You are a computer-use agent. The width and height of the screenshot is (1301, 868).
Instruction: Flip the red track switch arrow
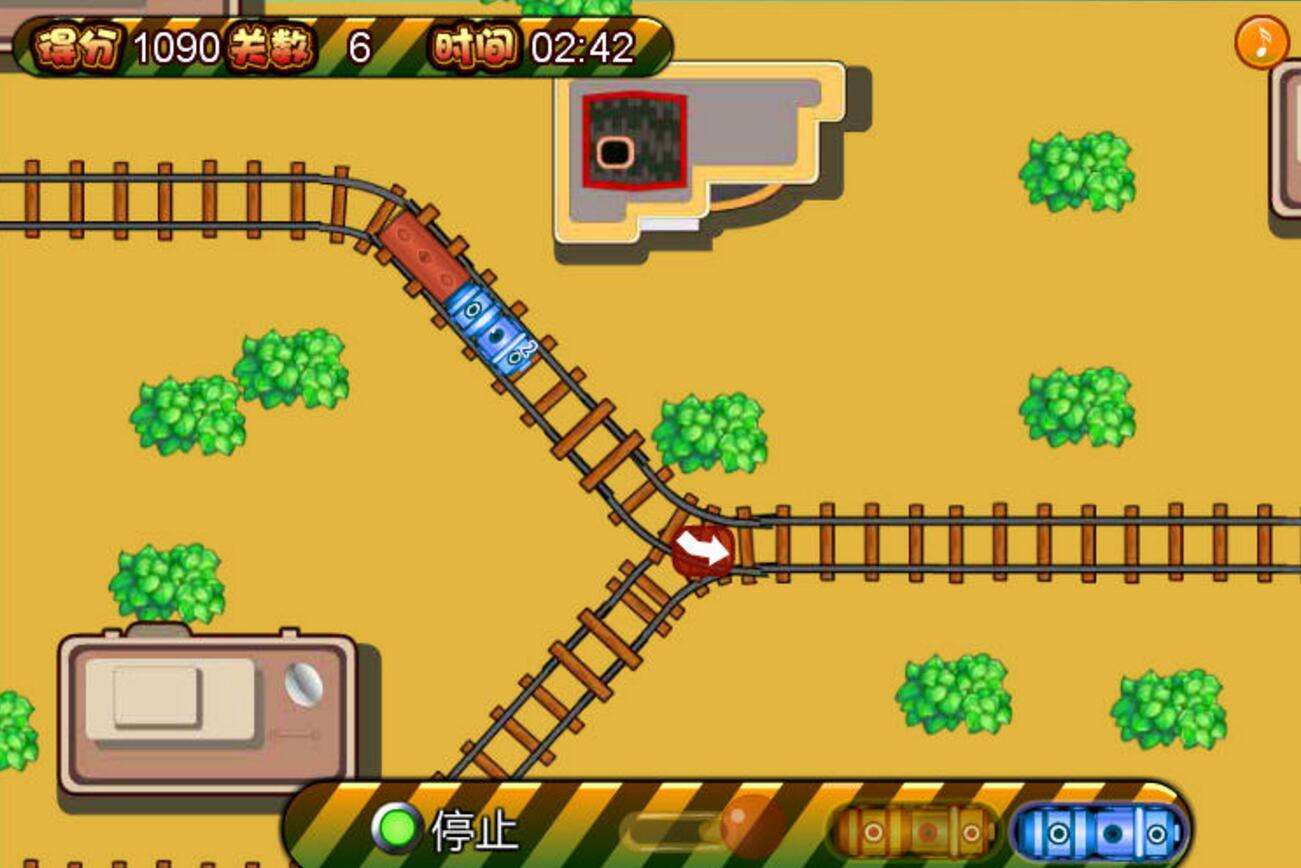(x=703, y=551)
